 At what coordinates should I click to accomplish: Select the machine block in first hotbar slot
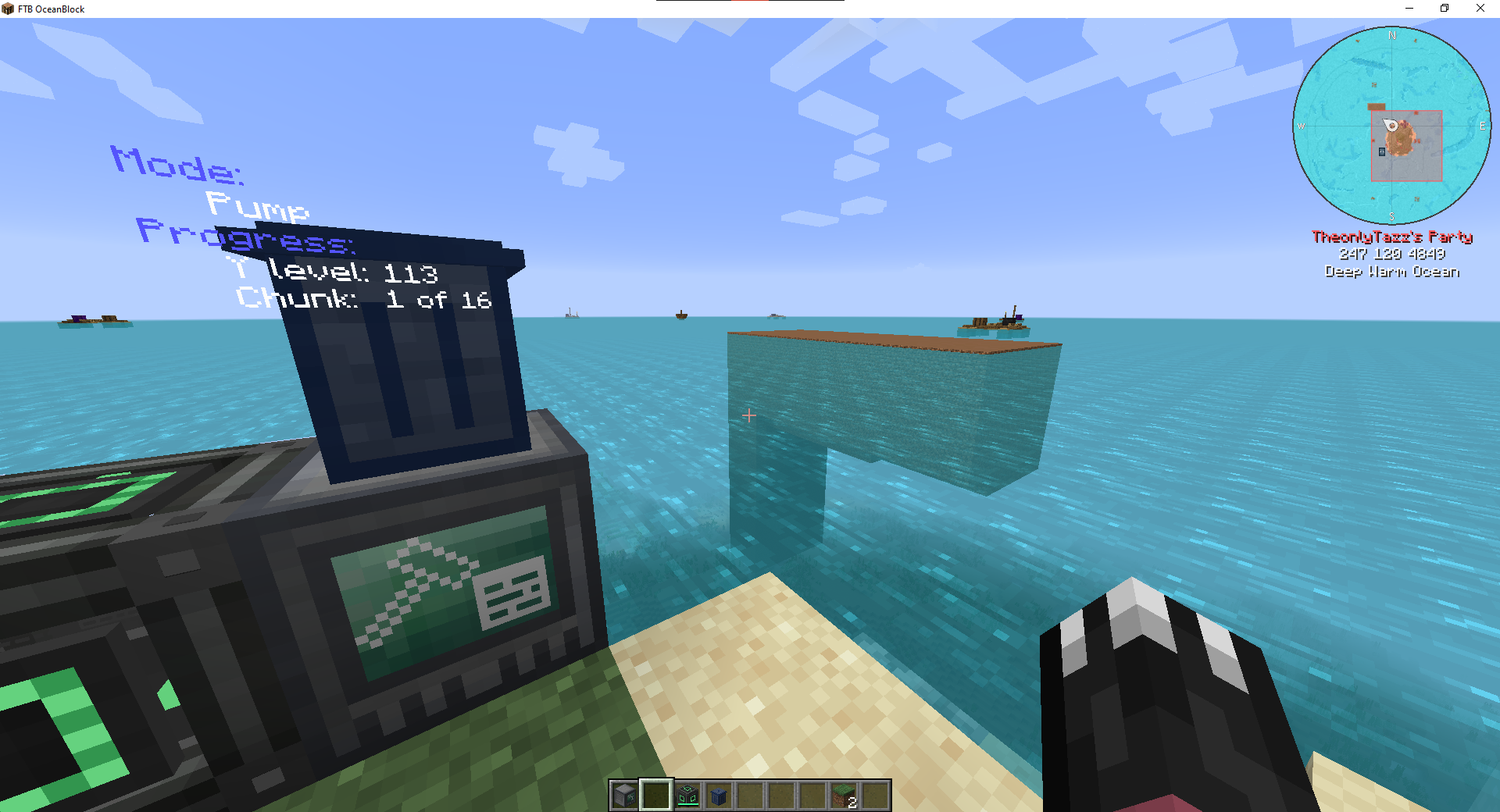coord(623,794)
